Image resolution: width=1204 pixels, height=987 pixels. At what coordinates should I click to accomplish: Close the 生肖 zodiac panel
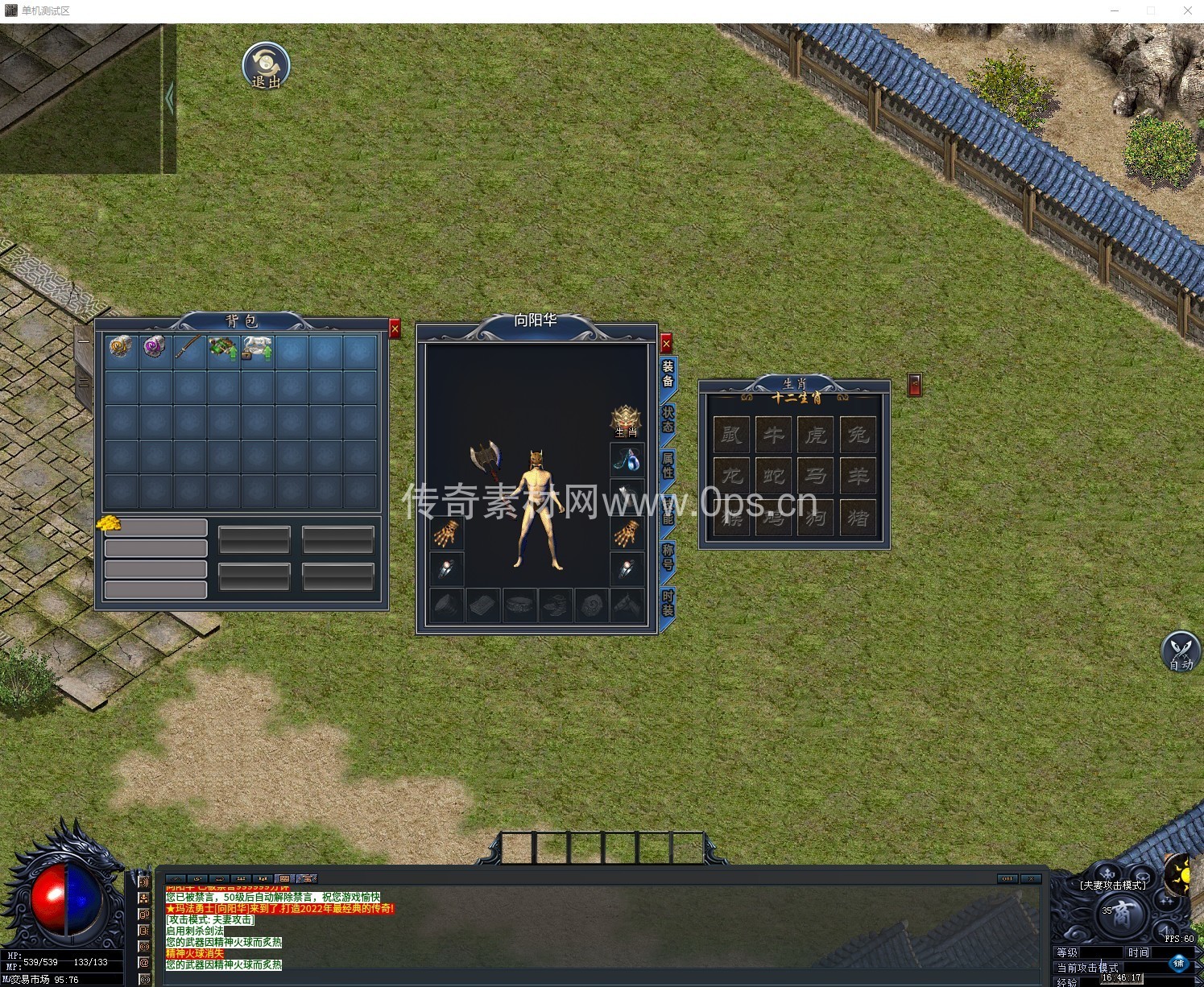coord(915,385)
